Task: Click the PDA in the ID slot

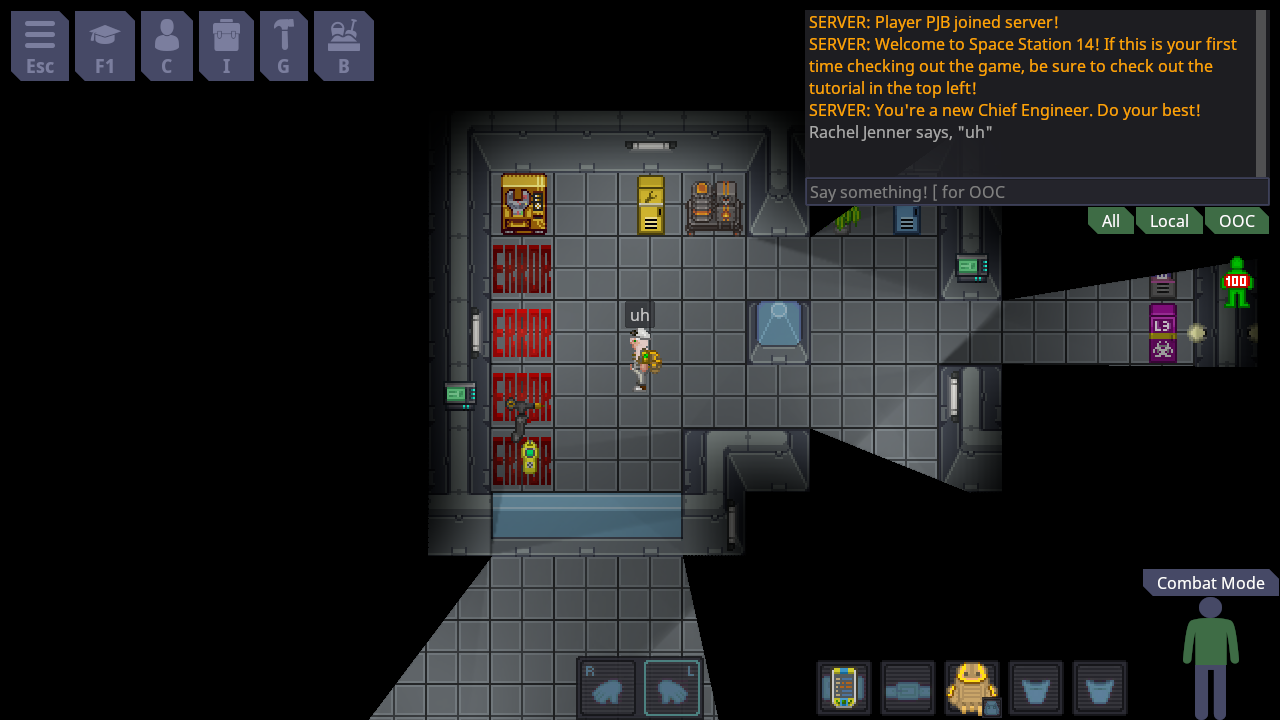Action: (844, 688)
